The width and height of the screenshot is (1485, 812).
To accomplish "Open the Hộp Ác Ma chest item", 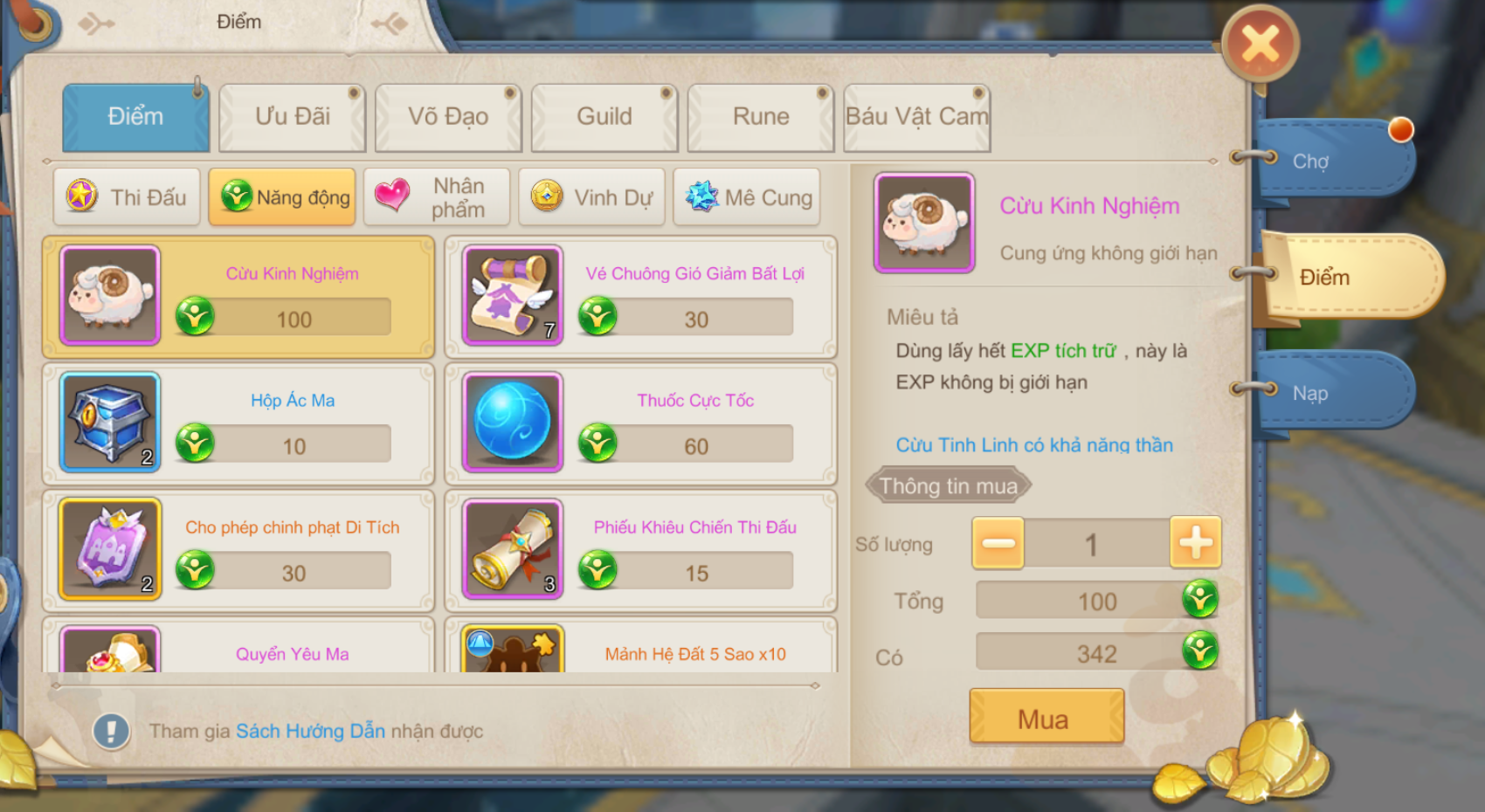I will [x=108, y=423].
